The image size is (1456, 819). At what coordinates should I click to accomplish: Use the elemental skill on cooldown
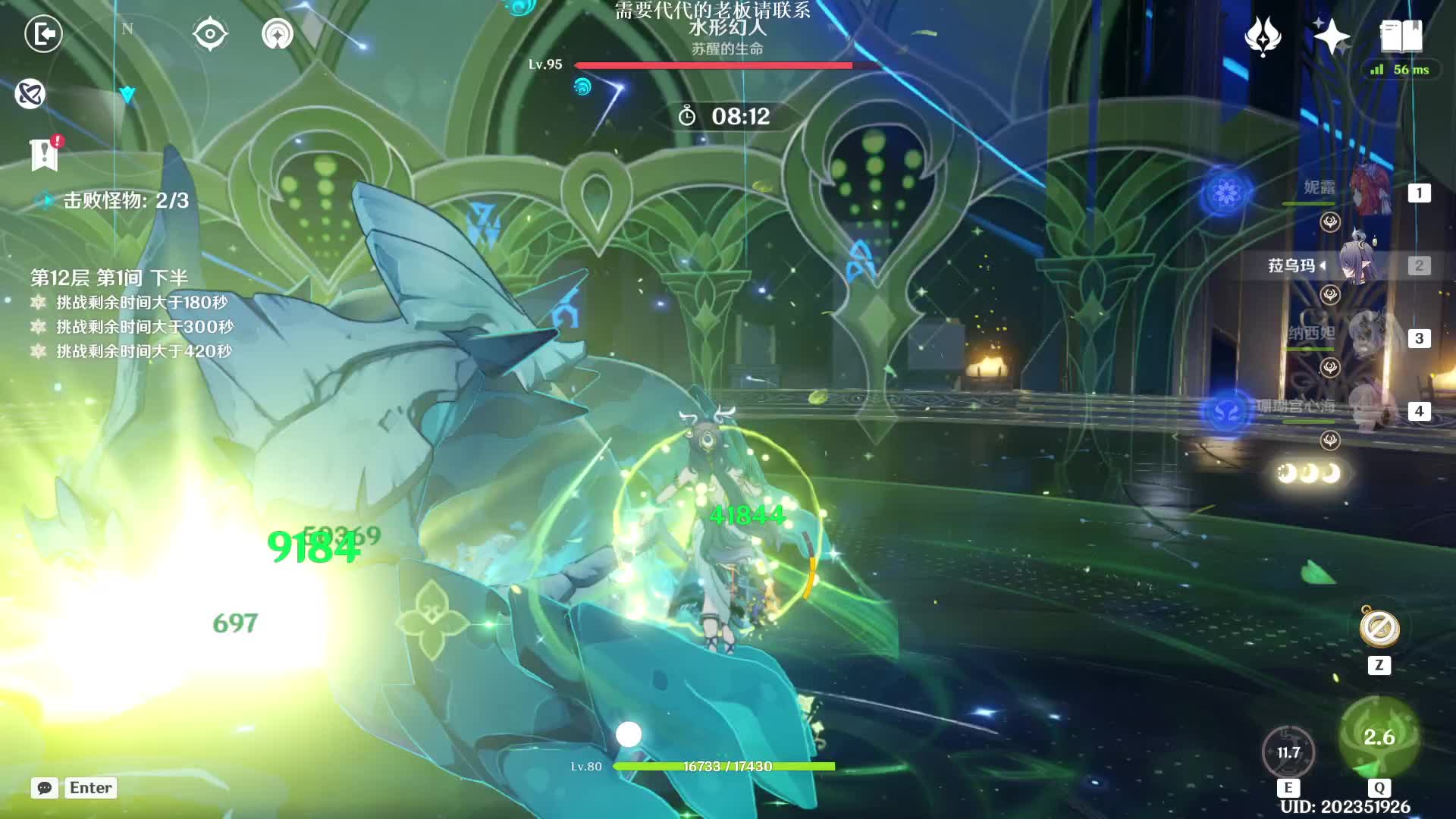pyautogui.click(x=1288, y=752)
